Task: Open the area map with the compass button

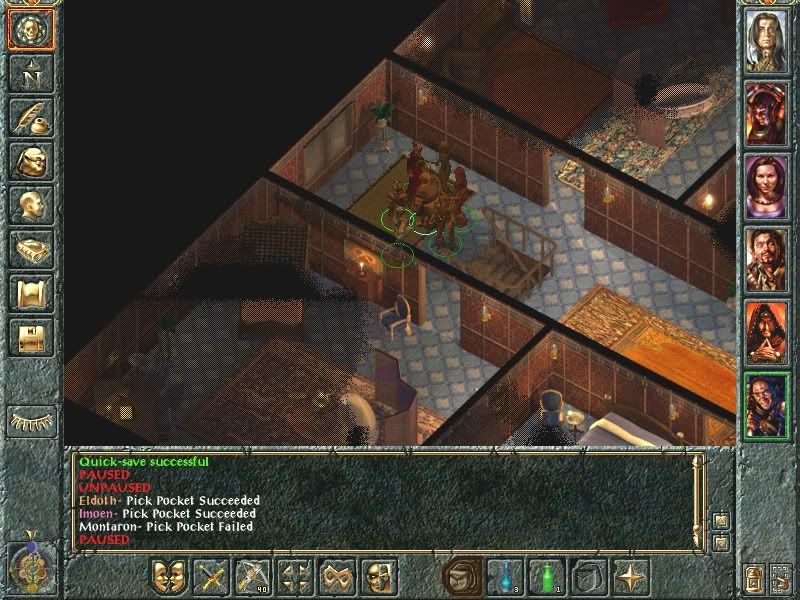Action: click(31, 73)
